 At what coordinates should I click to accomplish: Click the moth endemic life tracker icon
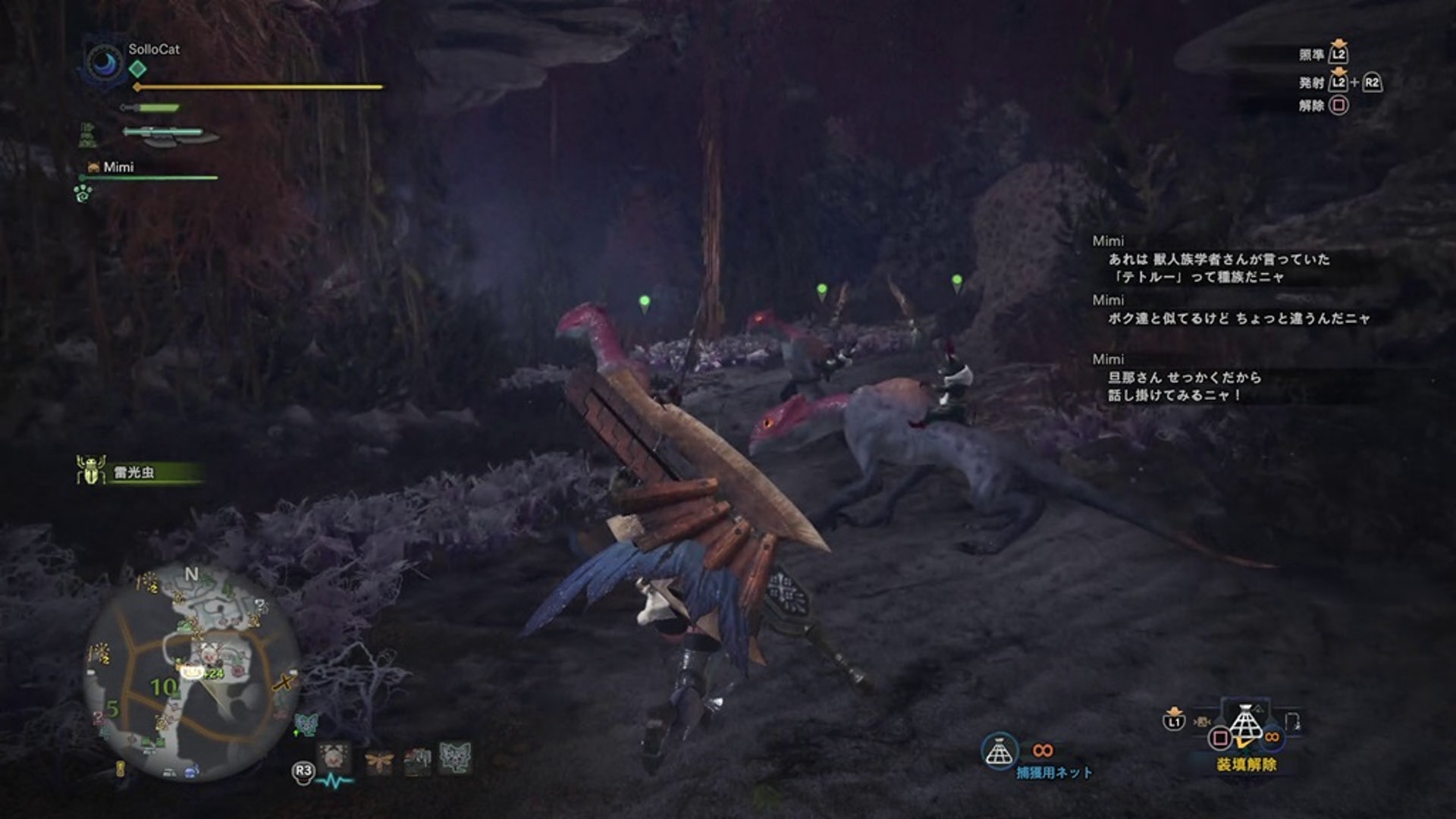point(378,760)
